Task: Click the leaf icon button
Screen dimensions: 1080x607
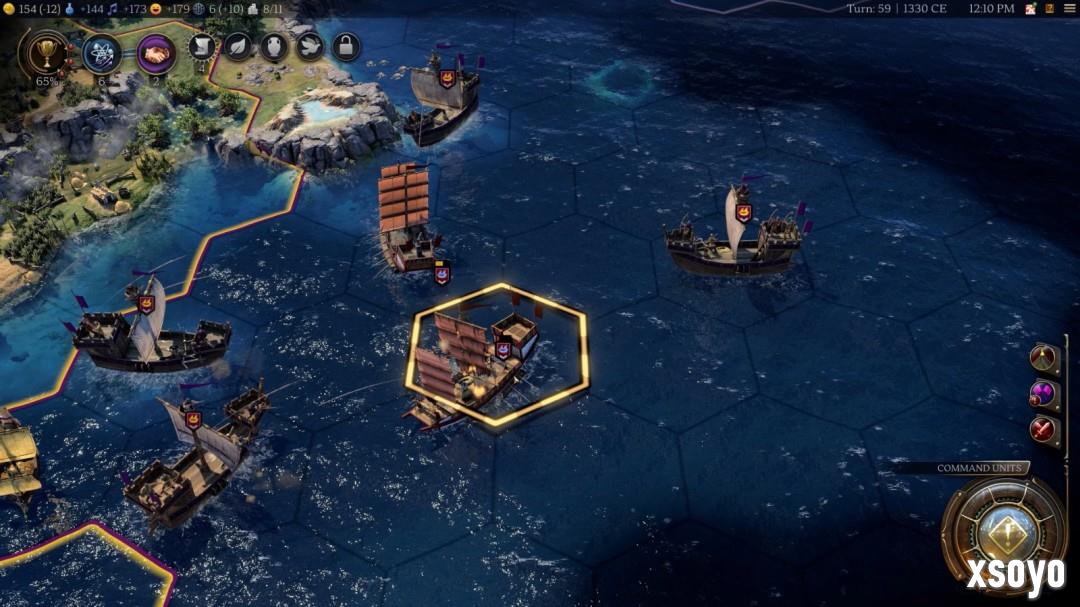Action: (x=237, y=46)
